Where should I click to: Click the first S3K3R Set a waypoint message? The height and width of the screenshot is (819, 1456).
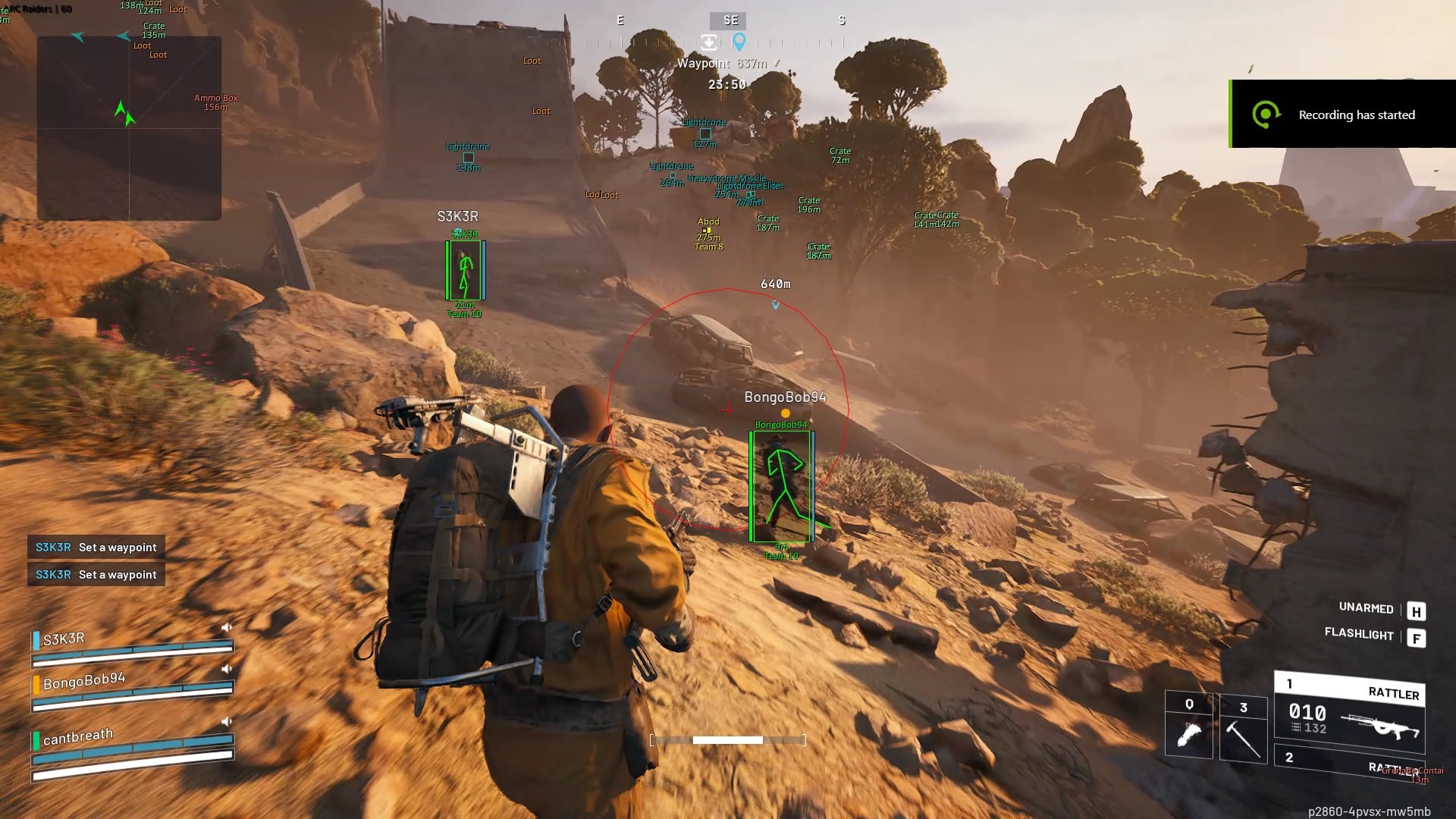point(96,547)
